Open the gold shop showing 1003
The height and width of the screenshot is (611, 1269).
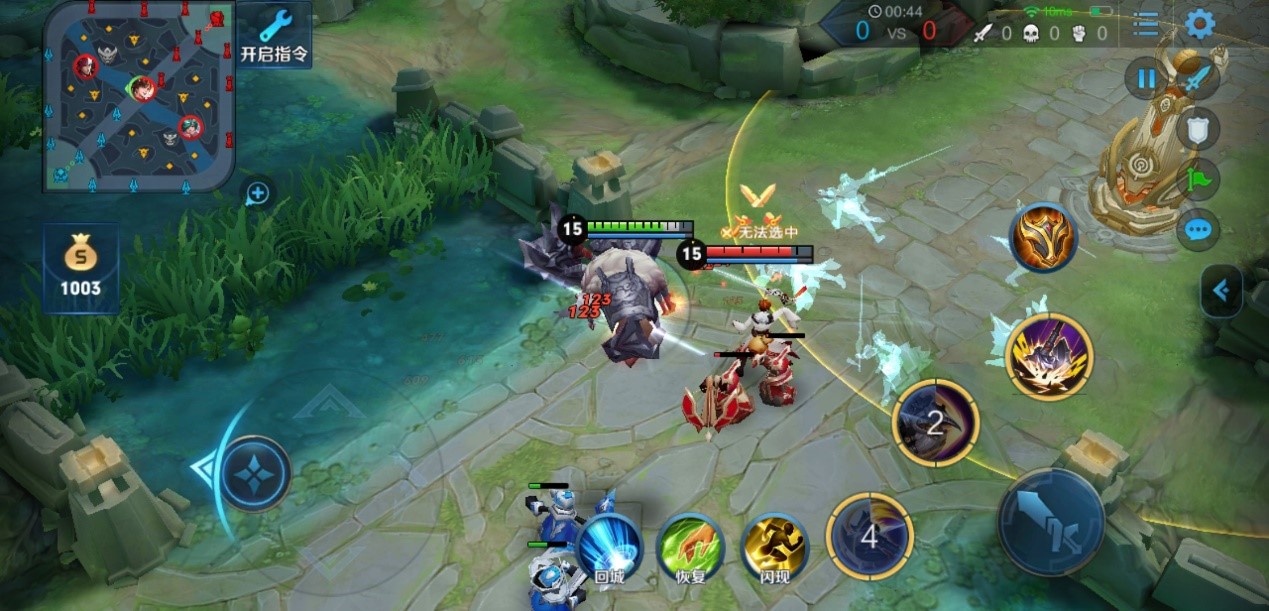coord(80,268)
